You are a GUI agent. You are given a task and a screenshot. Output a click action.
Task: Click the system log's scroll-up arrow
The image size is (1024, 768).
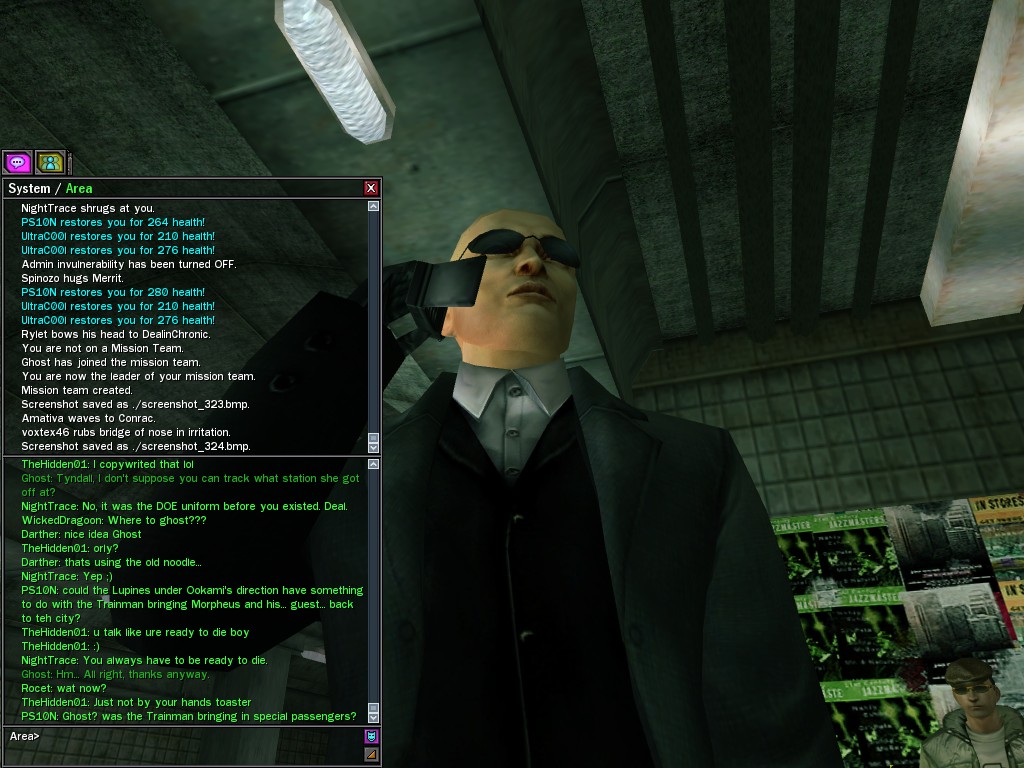click(374, 206)
